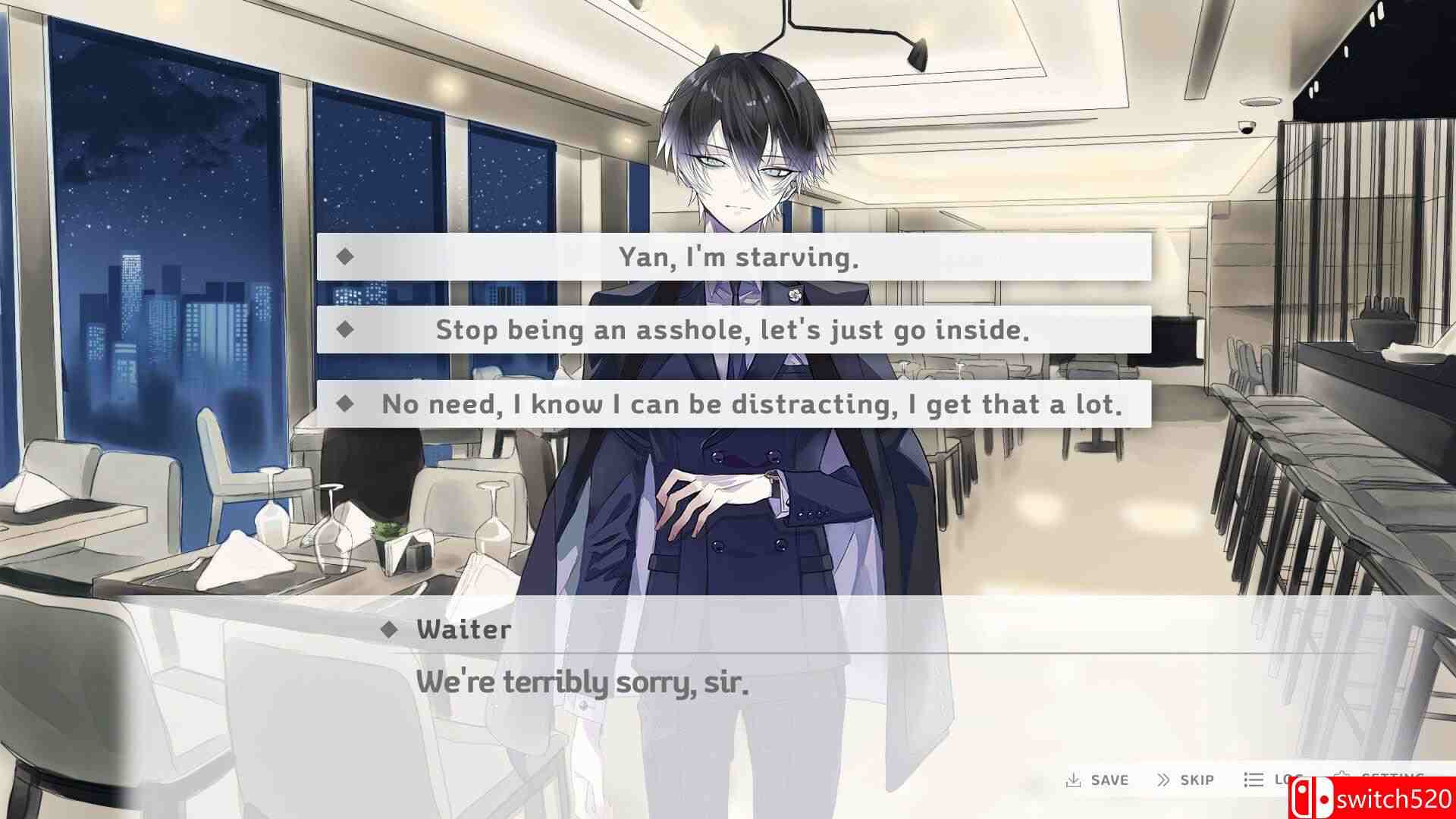Click the Save download icon
The width and height of the screenshot is (1456, 819).
pos(1074,780)
